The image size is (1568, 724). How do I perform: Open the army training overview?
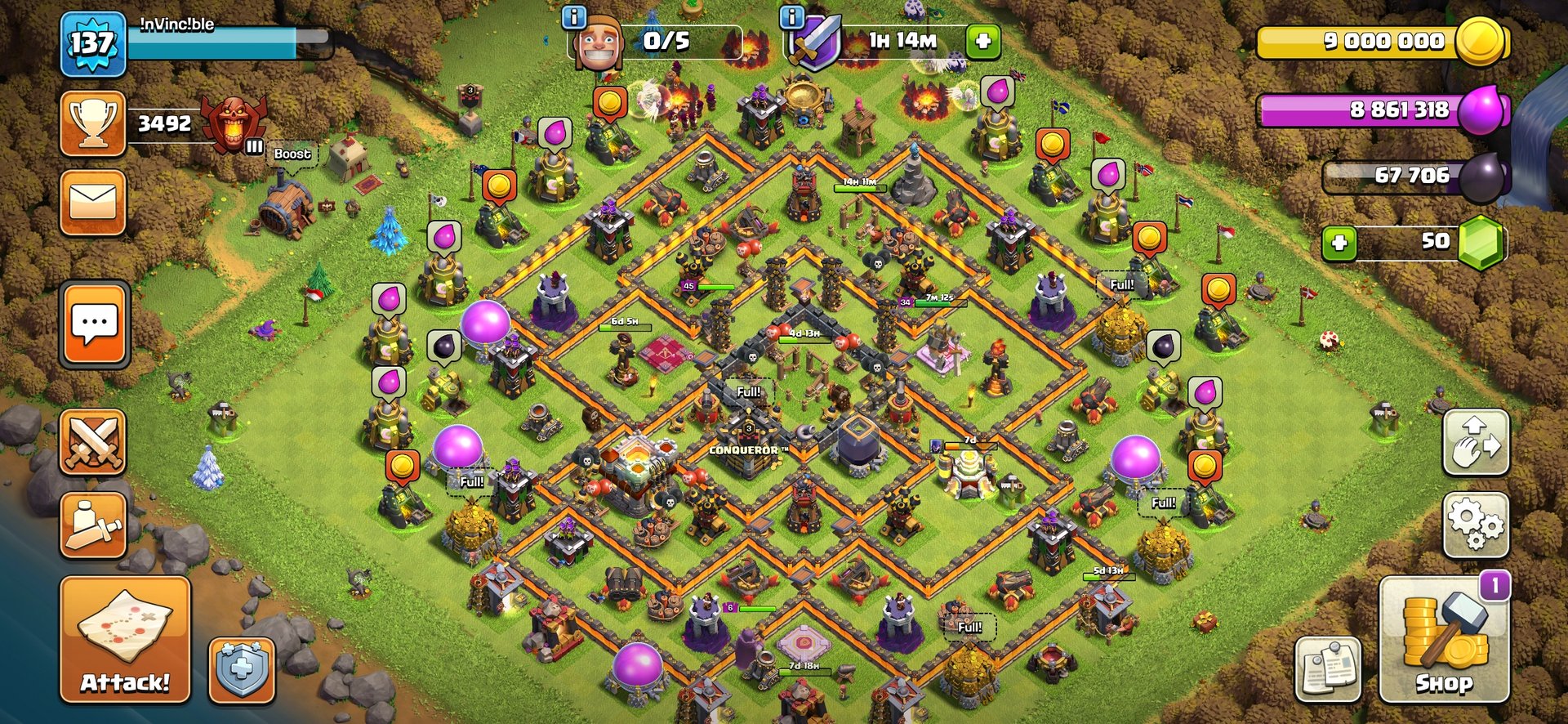(x=93, y=525)
